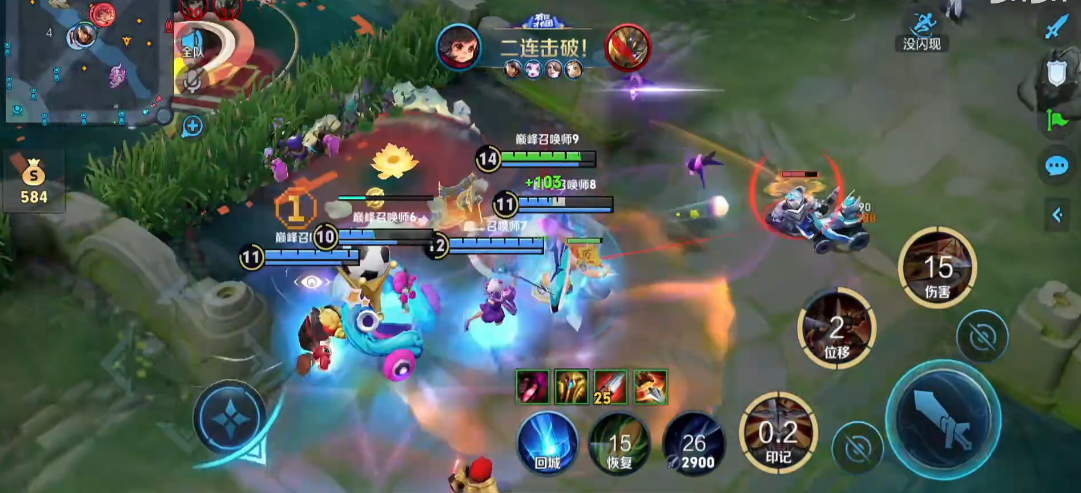Select the green flag gather signal
The image size is (1081, 493).
(1057, 119)
